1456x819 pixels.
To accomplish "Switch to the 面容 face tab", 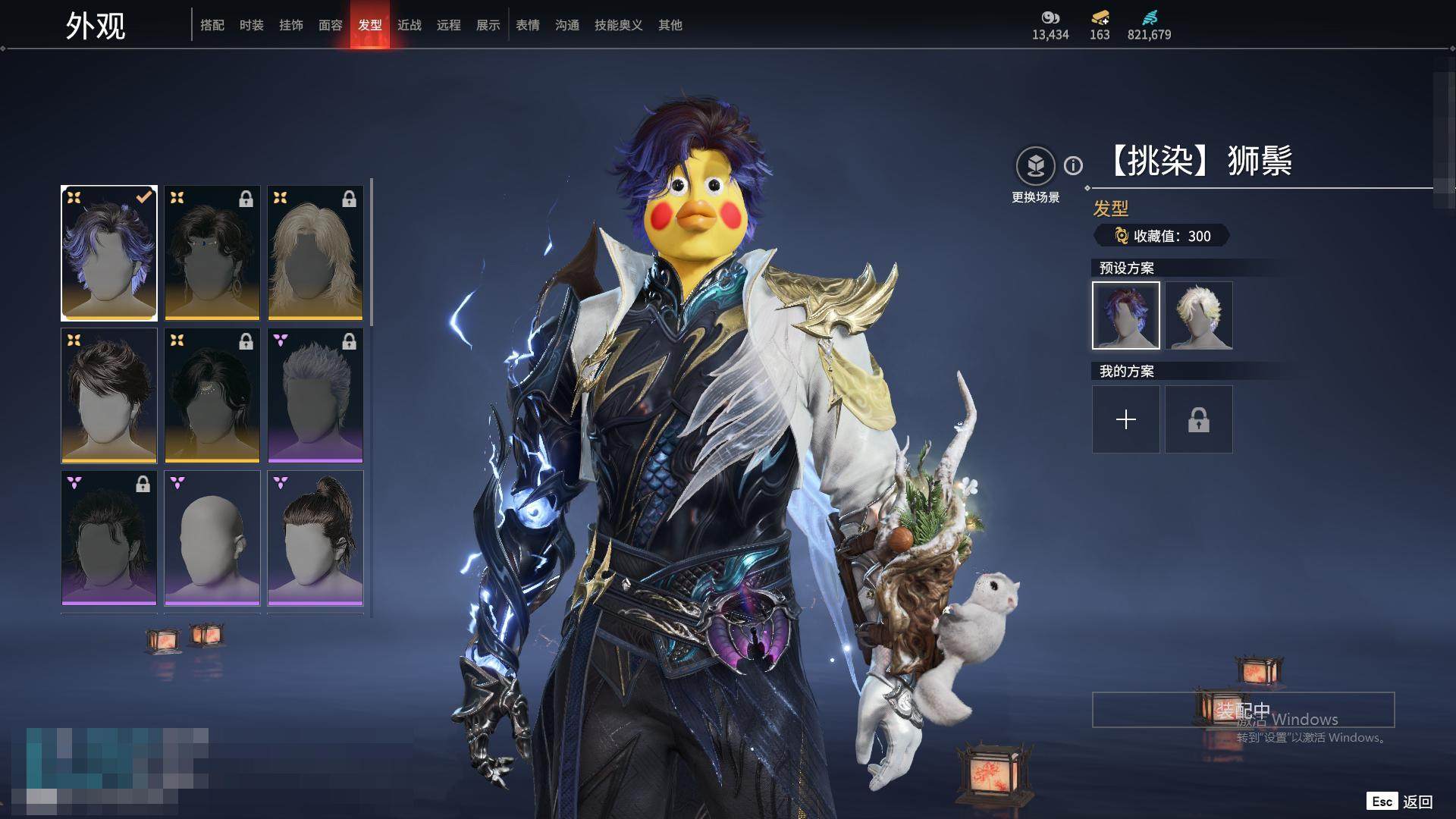I will click(331, 25).
